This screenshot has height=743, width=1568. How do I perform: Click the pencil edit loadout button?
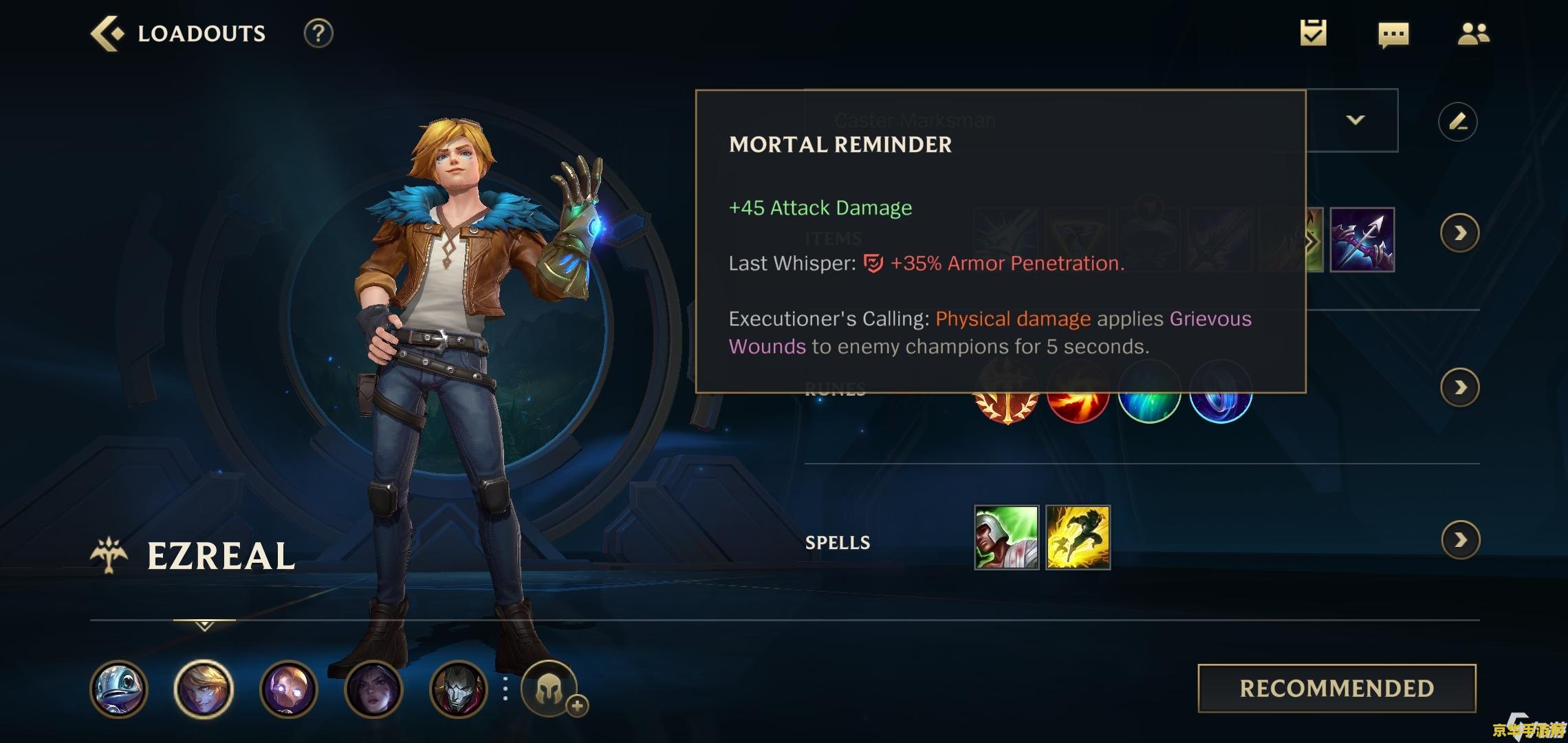click(x=1457, y=122)
